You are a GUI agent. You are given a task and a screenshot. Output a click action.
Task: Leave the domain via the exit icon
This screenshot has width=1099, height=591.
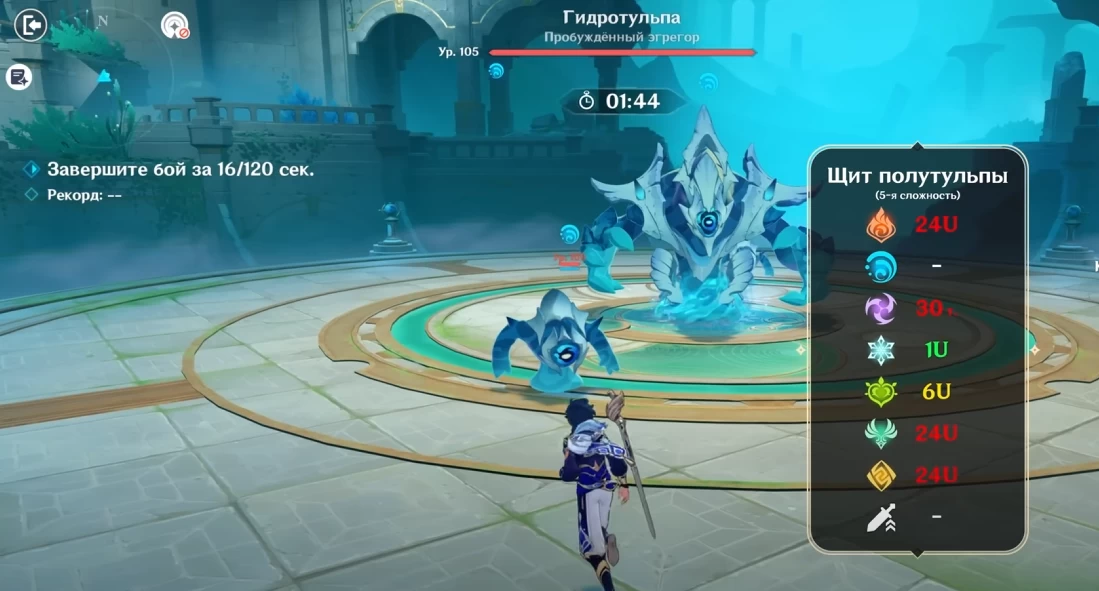point(31,24)
